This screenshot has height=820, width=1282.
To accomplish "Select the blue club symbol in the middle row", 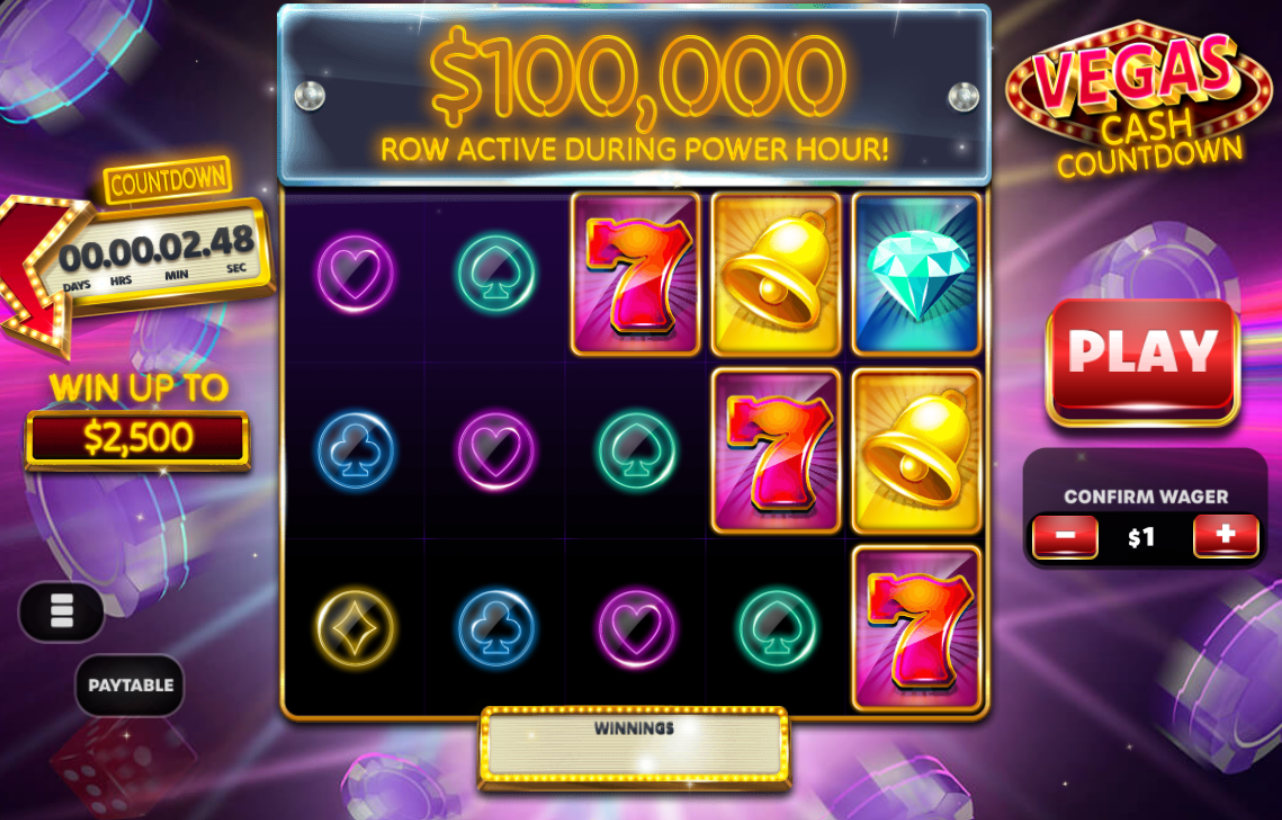I will pyautogui.click(x=355, y=449).
